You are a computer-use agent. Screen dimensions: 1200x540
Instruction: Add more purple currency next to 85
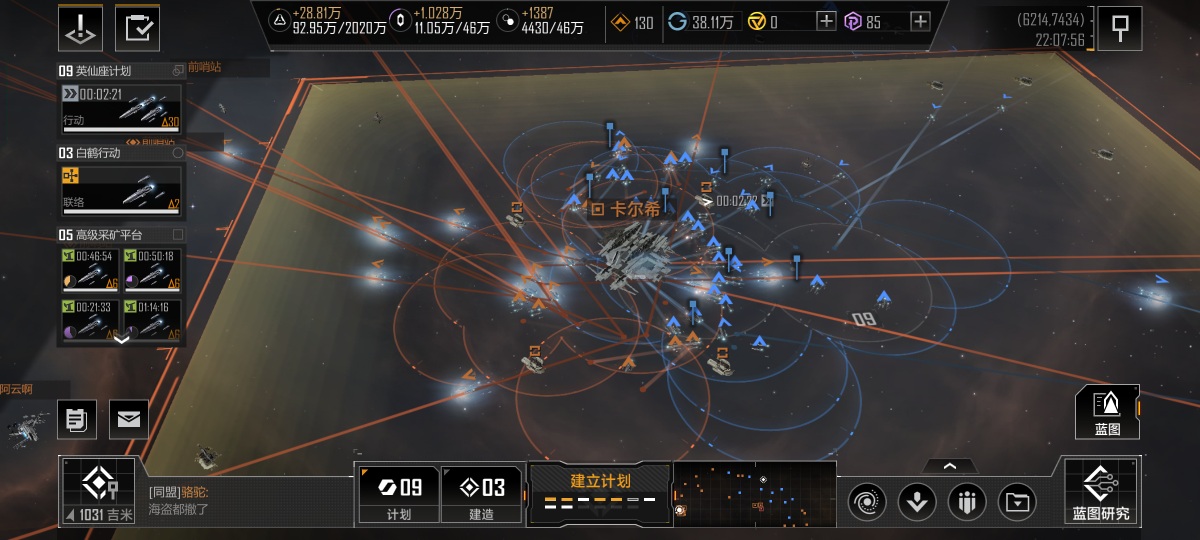[x=920, y=22]
